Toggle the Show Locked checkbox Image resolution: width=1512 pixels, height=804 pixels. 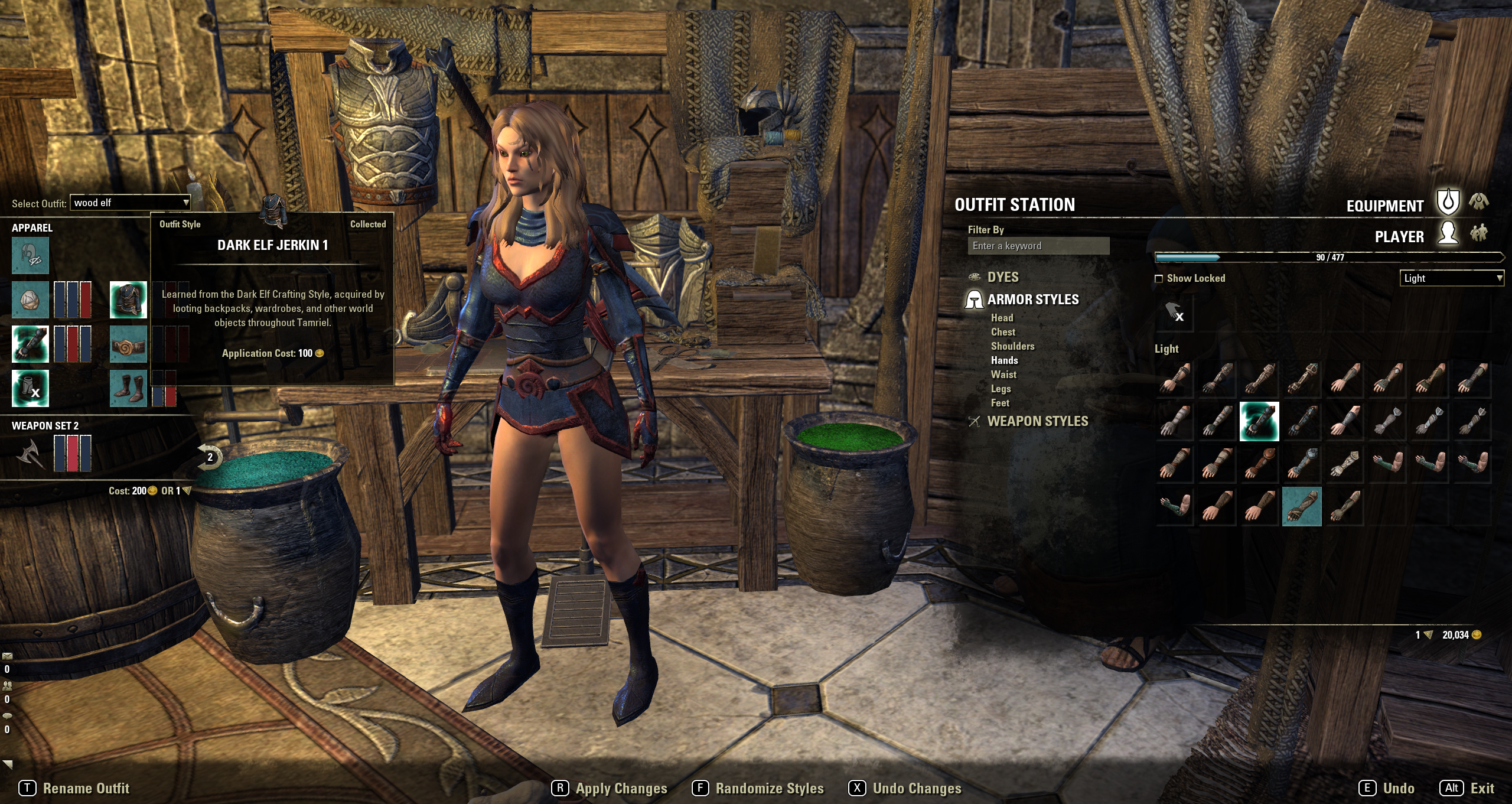1159,278
